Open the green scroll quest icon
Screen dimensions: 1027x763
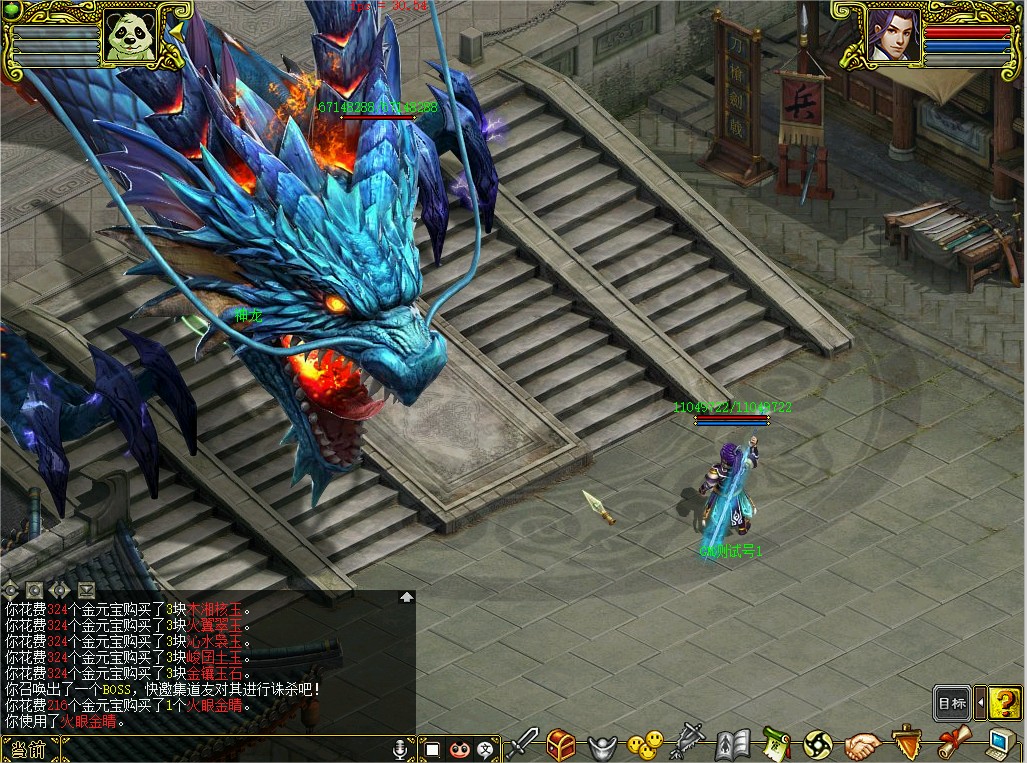coord(776,744)
